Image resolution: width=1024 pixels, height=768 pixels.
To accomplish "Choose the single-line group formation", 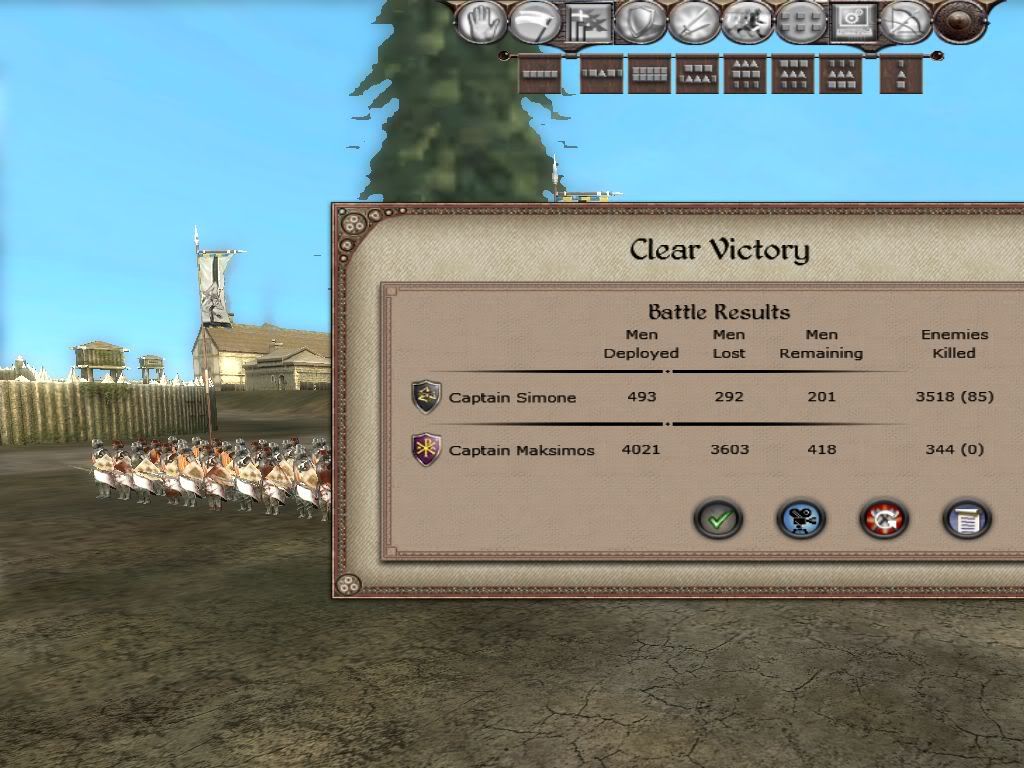I will point(540,75).
